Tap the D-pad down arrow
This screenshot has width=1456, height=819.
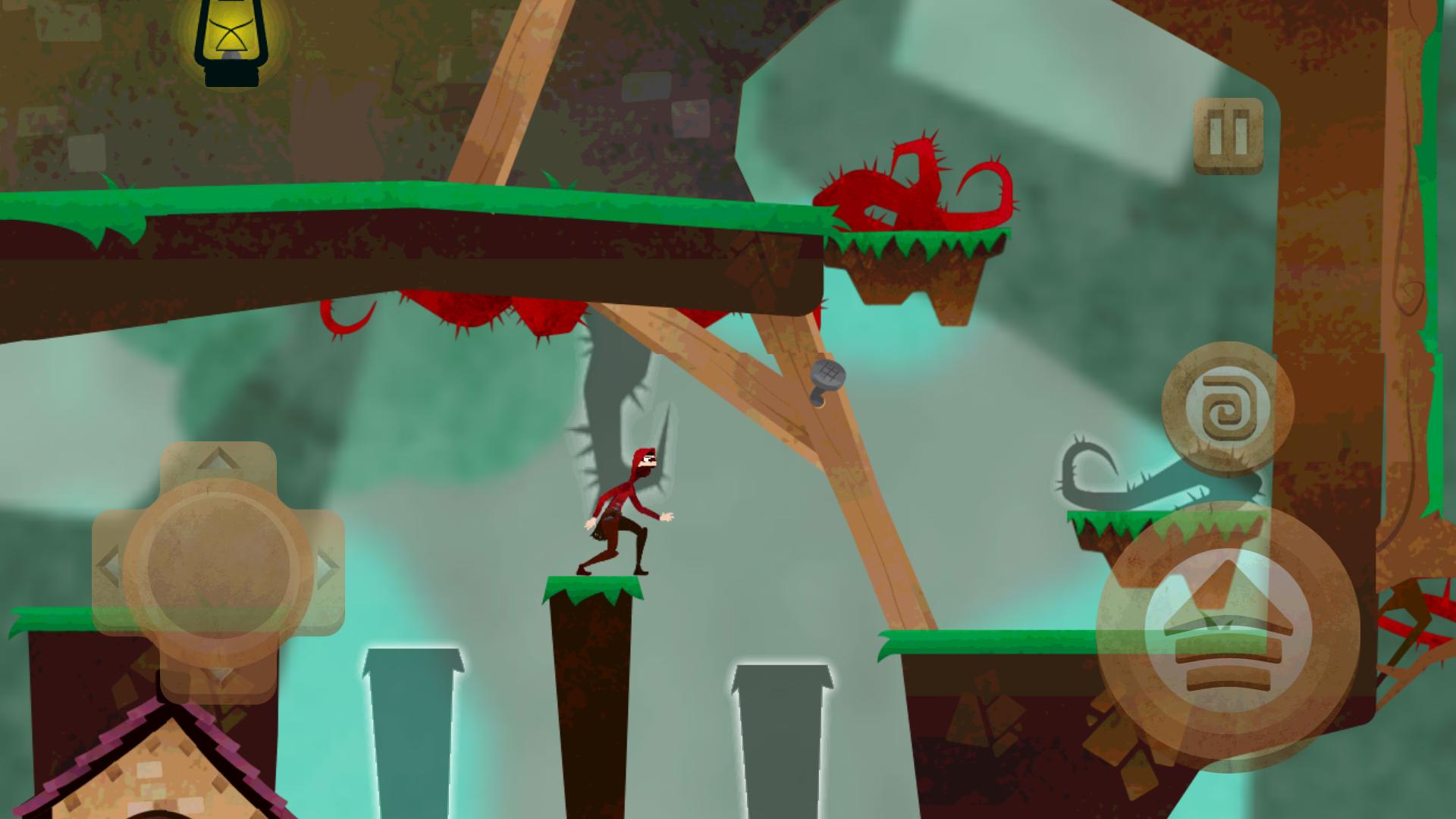218,675
